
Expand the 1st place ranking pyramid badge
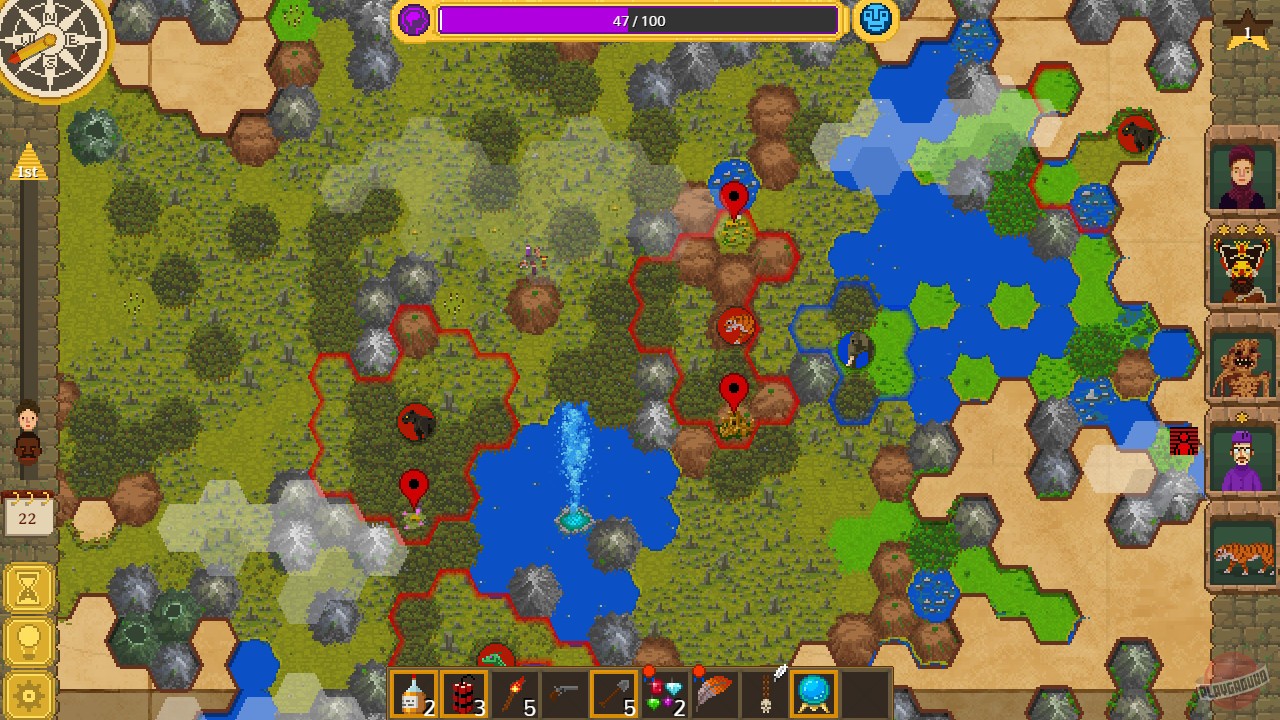pos(29,163)
